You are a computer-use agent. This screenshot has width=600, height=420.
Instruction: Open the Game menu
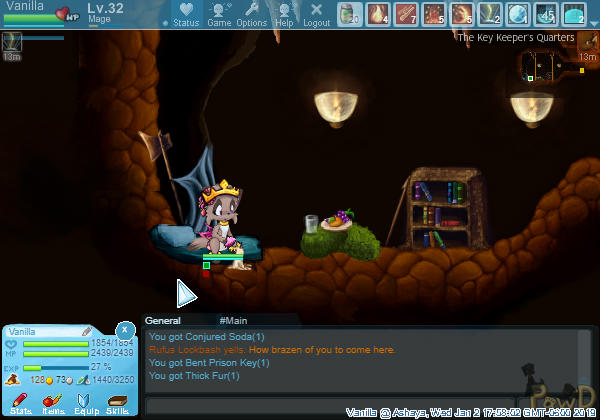[219, 14]
